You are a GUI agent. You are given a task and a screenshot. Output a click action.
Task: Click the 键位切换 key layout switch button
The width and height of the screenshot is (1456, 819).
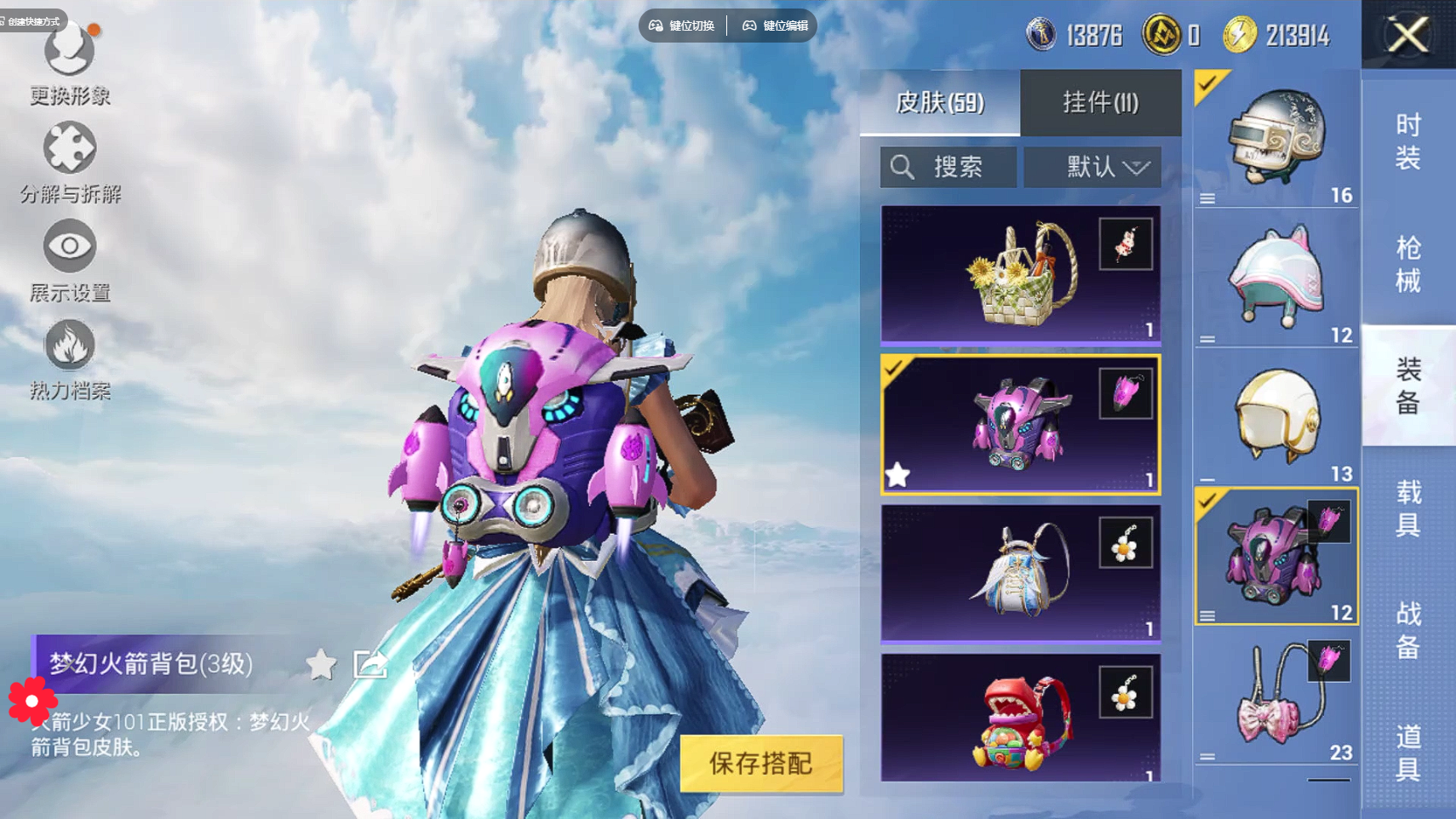point(682,26)
